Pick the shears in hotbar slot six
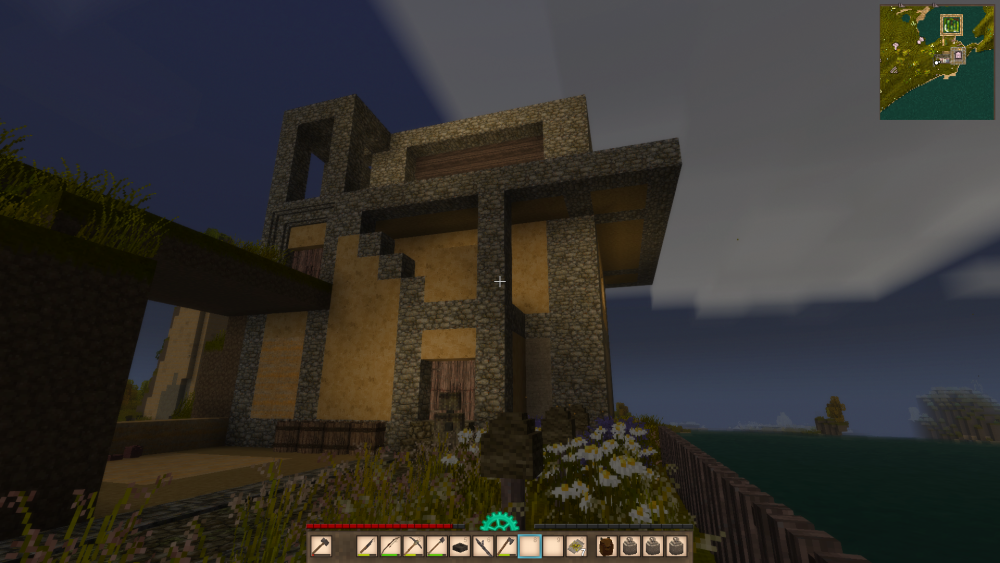 (483, 546)
